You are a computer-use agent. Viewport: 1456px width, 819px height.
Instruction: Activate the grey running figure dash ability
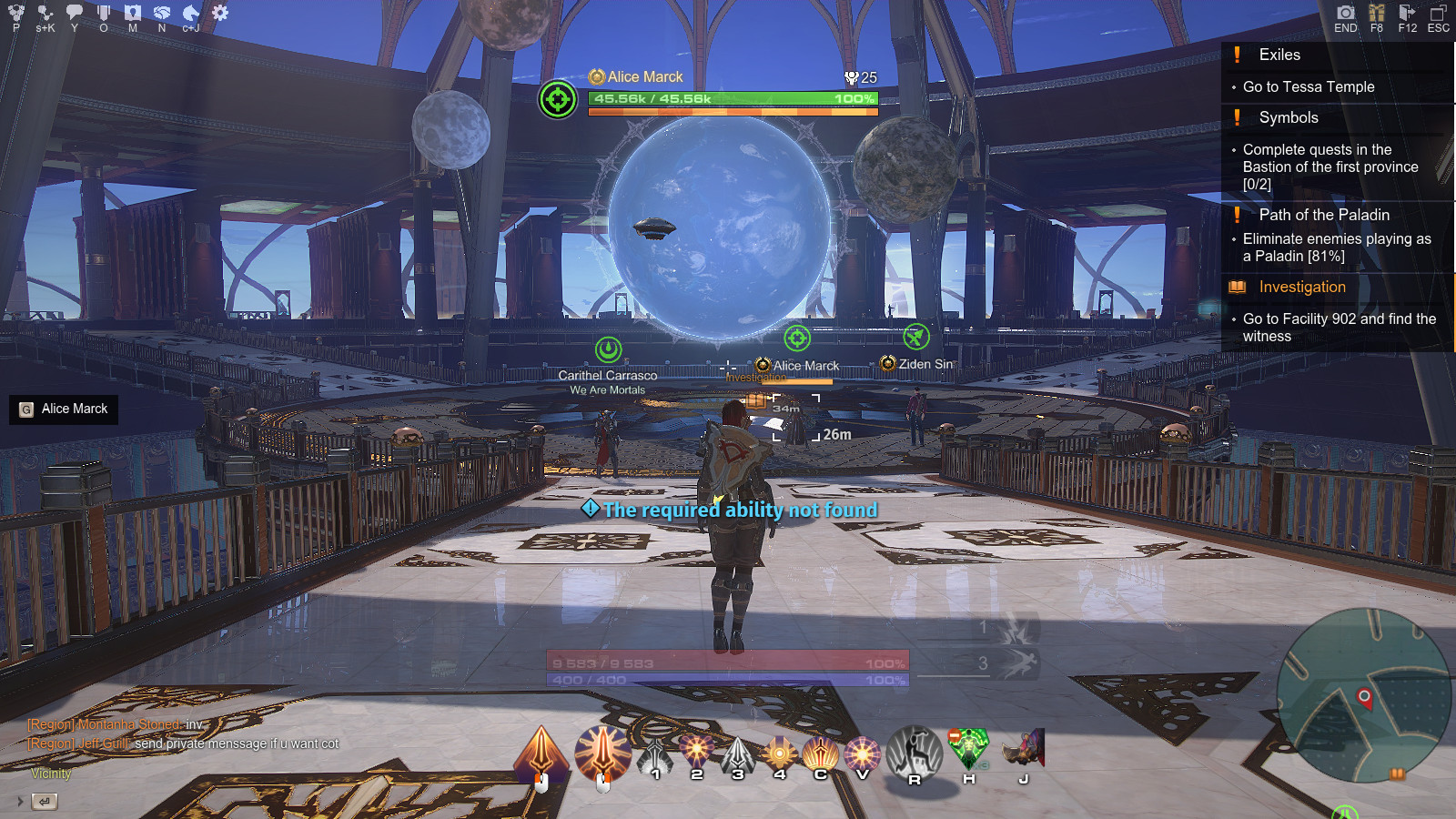pyautogui.click(x=915, y=753)
